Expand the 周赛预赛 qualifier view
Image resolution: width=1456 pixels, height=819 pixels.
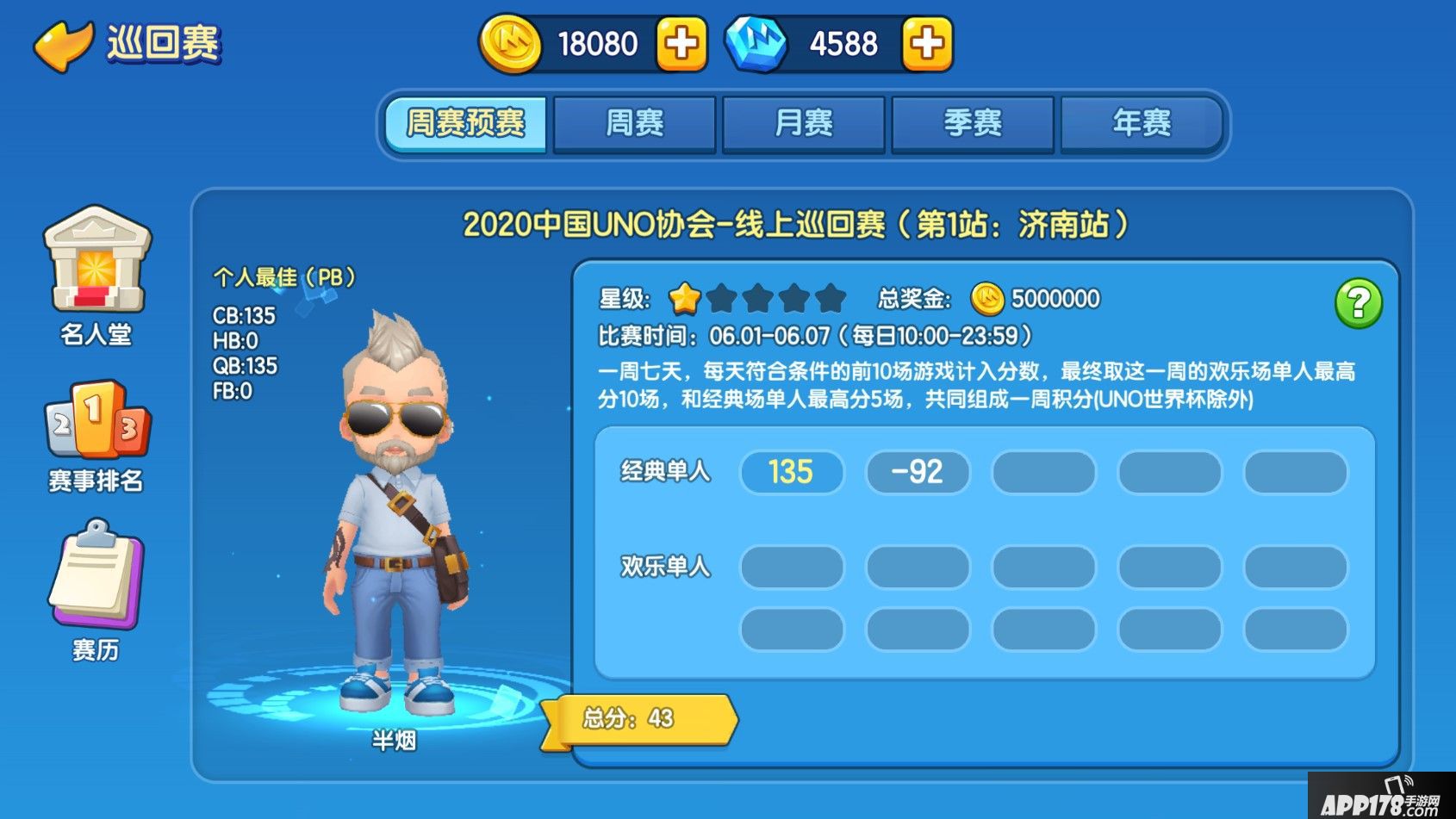(x=466, y=123)
